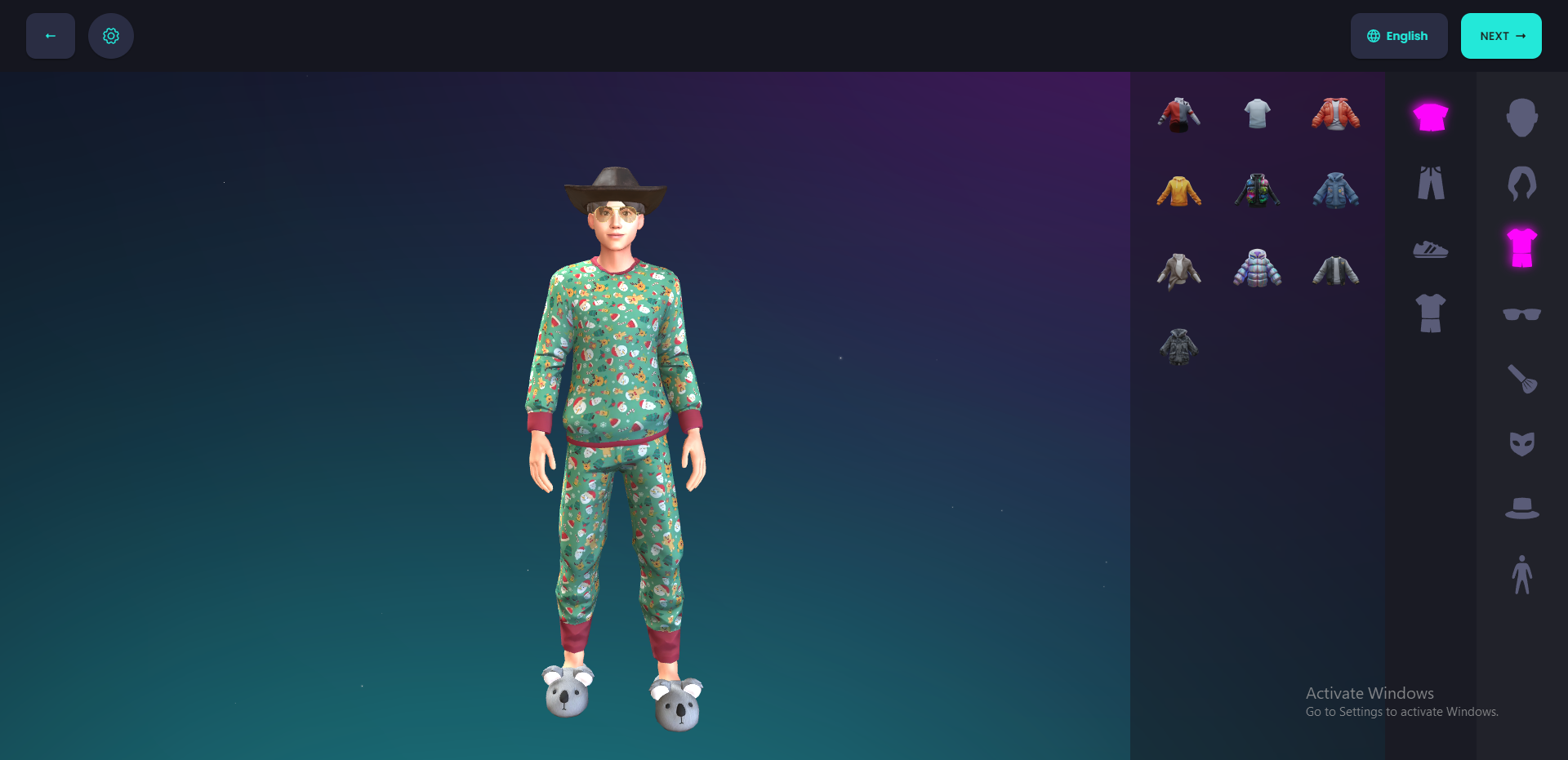
Task: Select the plain white t-shirt
Action: point(1257,113)
